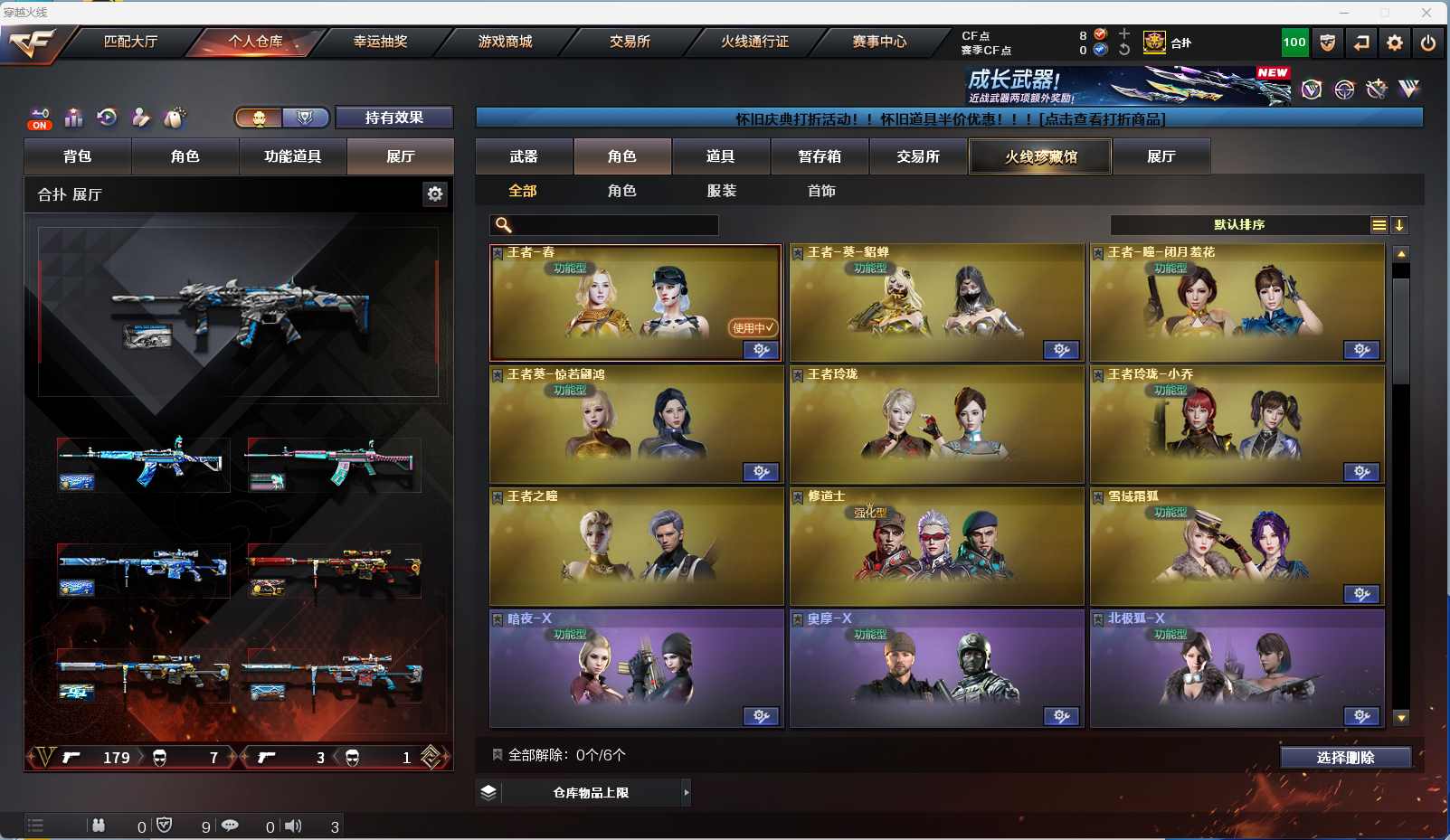Screen dimensions: 1450x840
Task: Open 火线通行证 battle pass
Action: click(754, 42)
